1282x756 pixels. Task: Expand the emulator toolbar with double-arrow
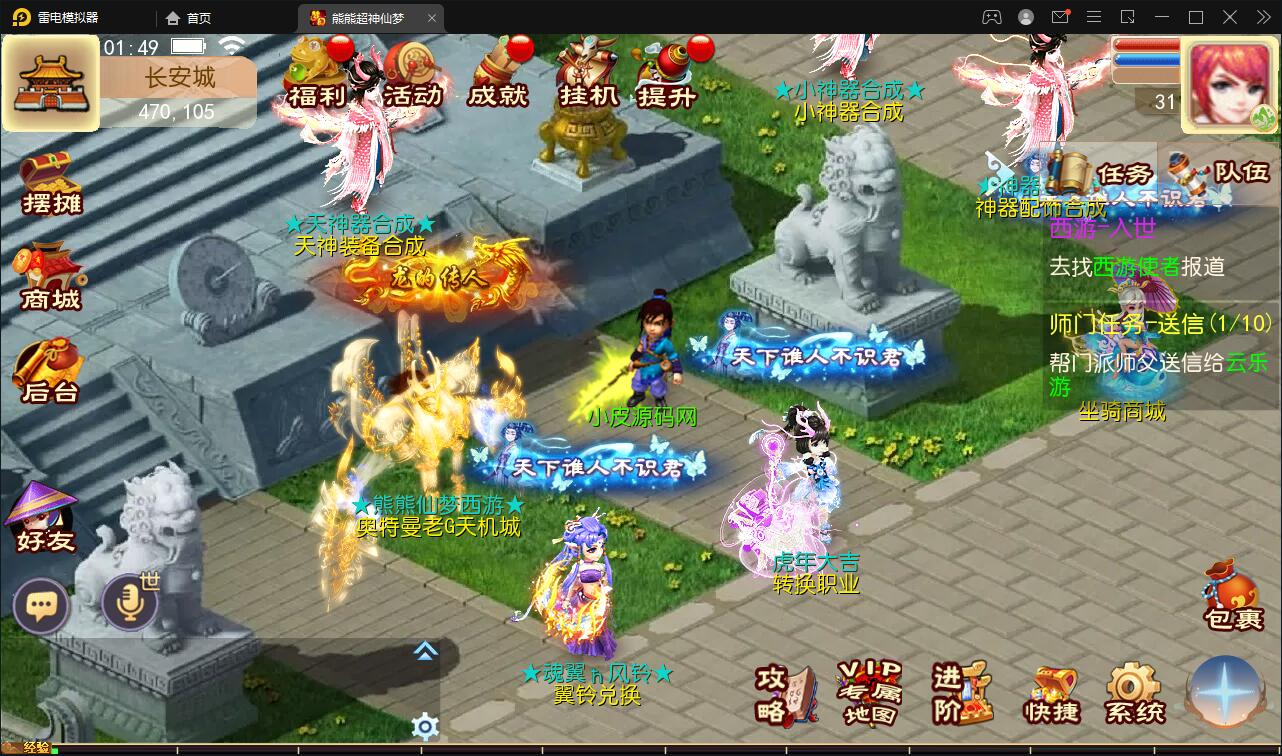click(x=1264, y=17)
